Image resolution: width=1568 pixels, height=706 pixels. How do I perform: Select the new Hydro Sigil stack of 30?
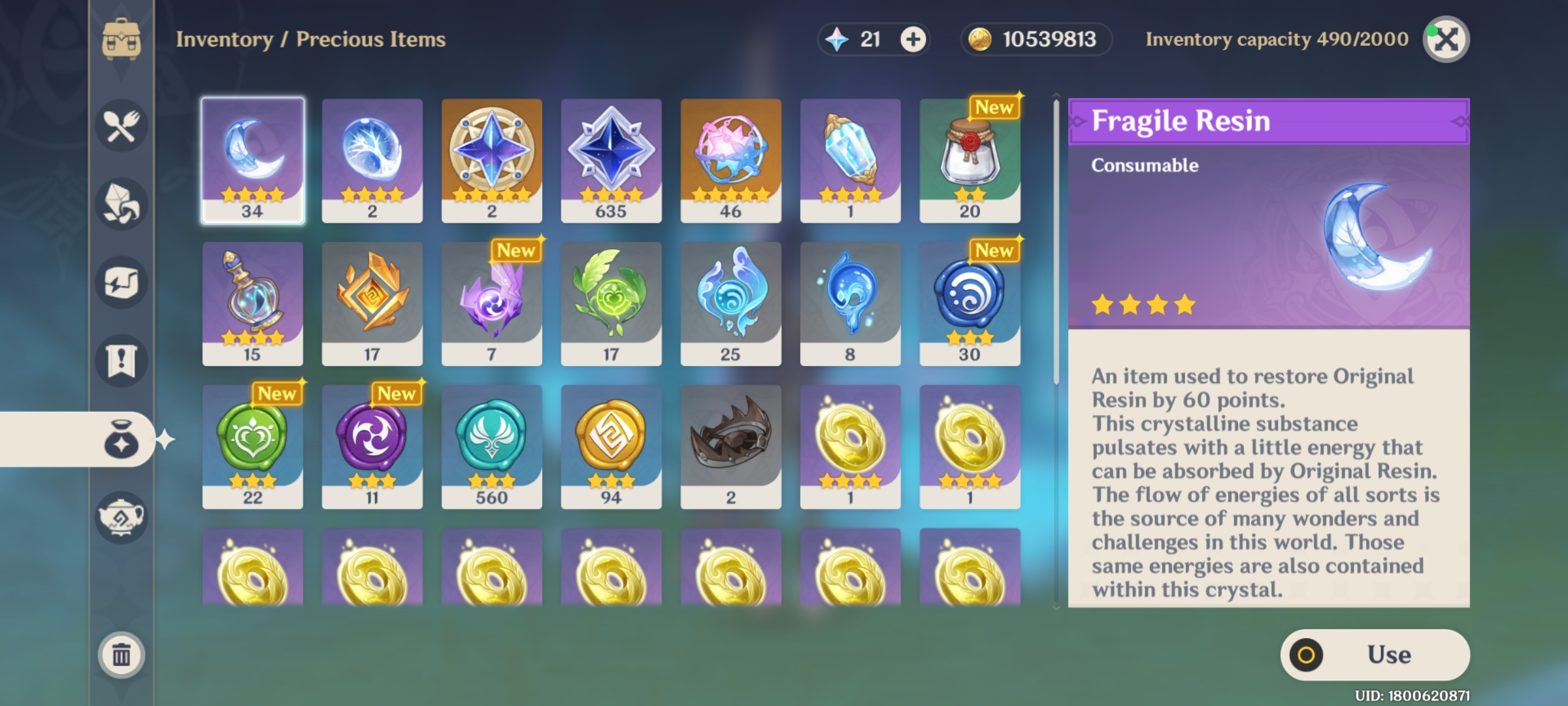point(970,301)
